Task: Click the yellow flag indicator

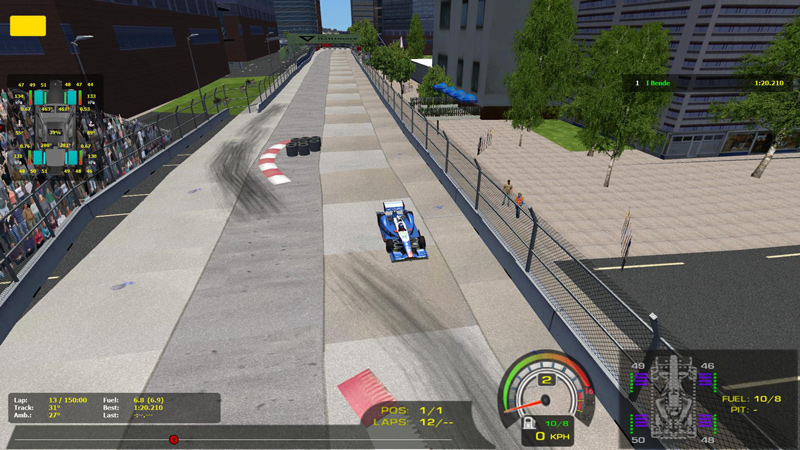Action: 27,26
